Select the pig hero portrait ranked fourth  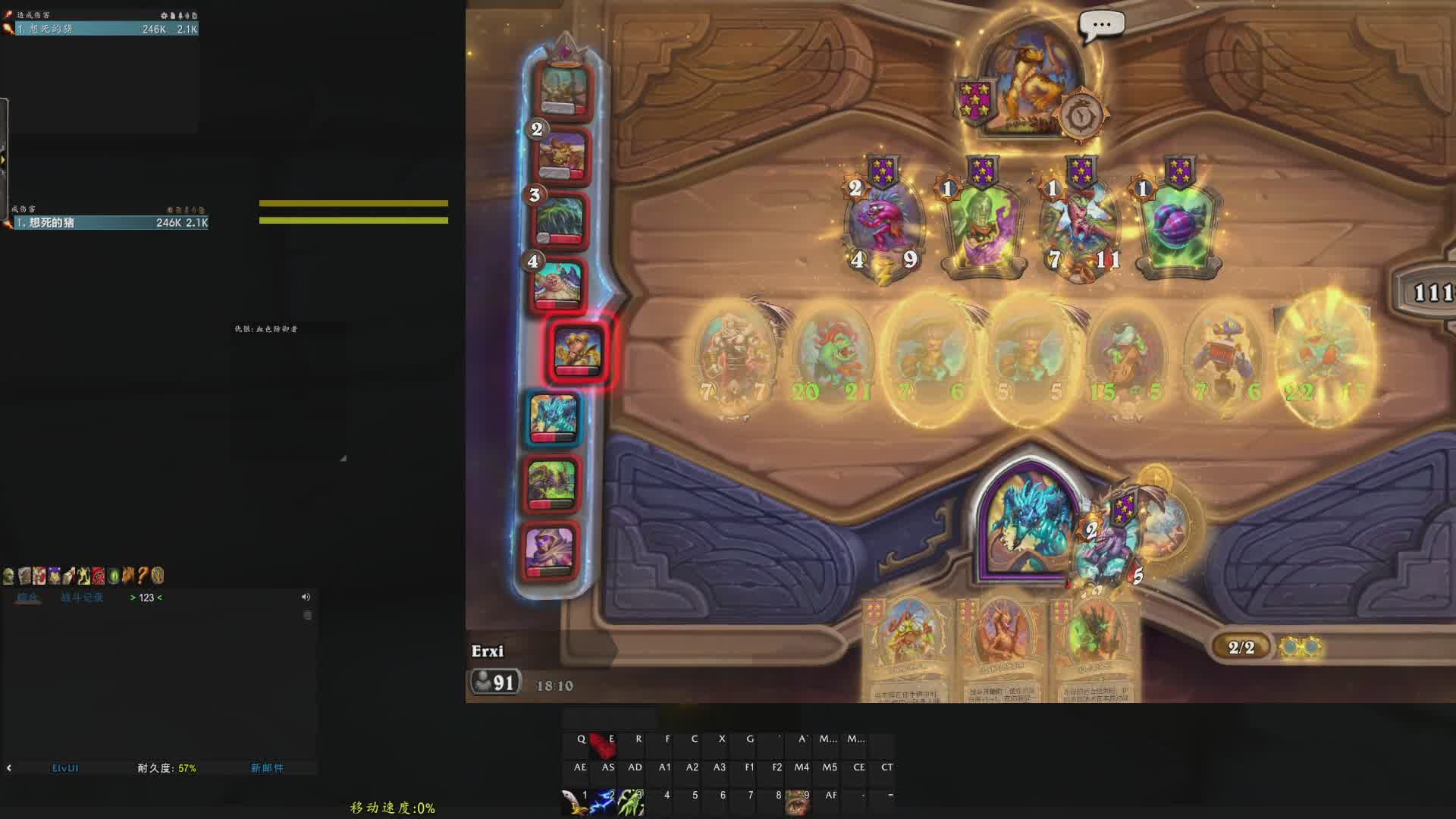[x=557, y=285]
